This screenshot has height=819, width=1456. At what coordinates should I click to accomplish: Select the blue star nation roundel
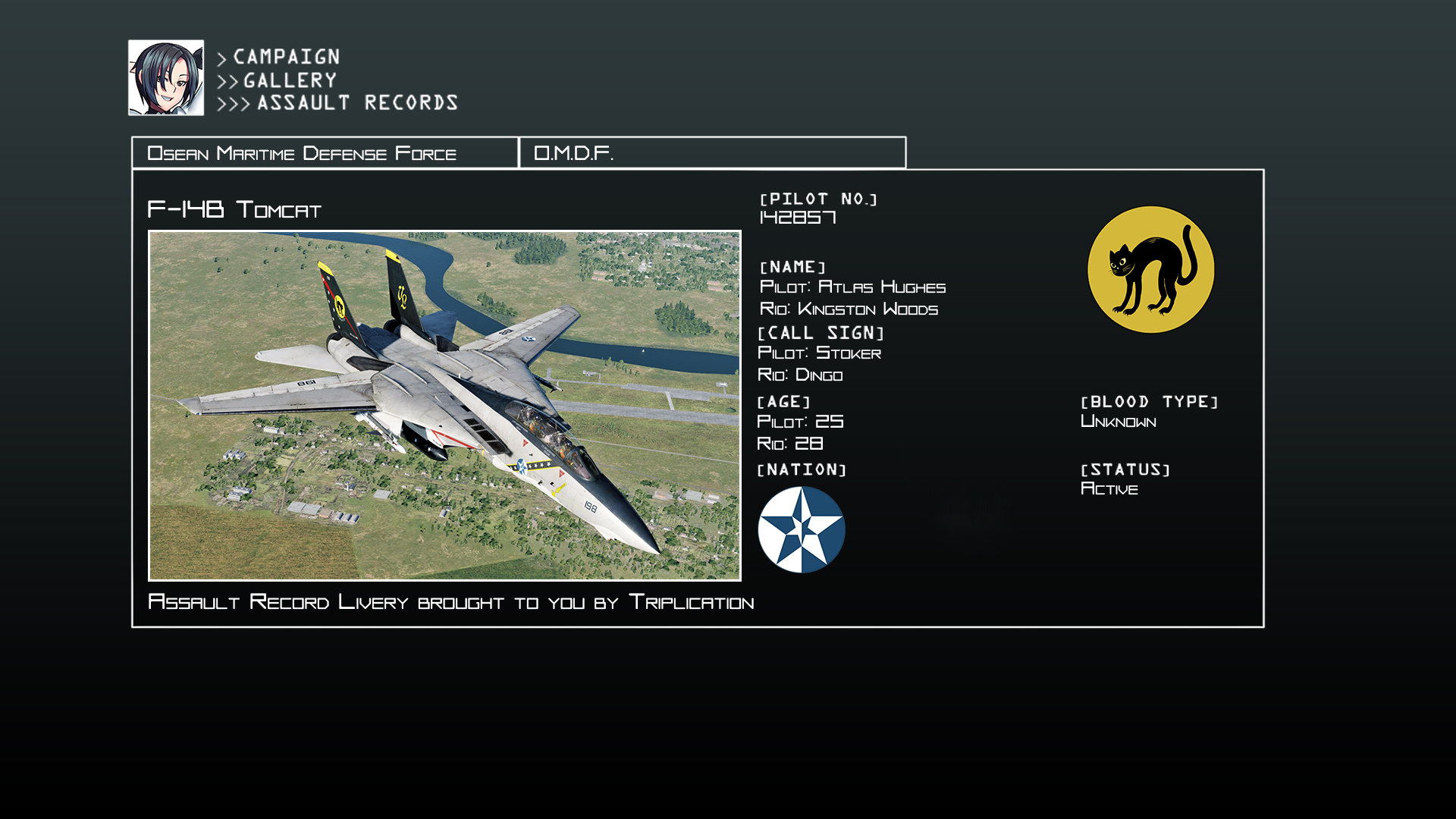(x=802, y=529)
